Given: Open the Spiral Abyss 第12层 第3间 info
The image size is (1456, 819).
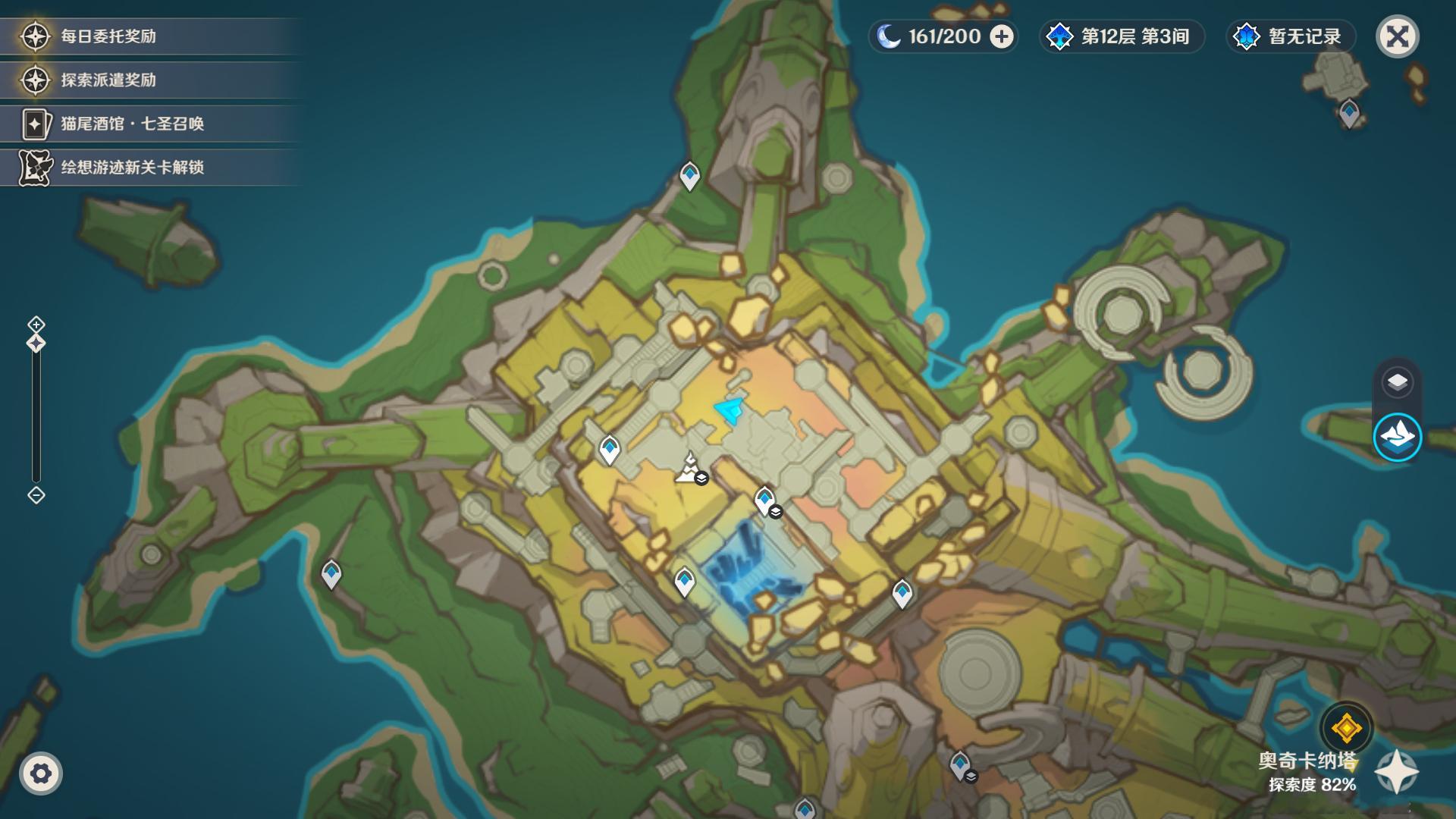Looking at the screenshot, I should [1121, 36].
